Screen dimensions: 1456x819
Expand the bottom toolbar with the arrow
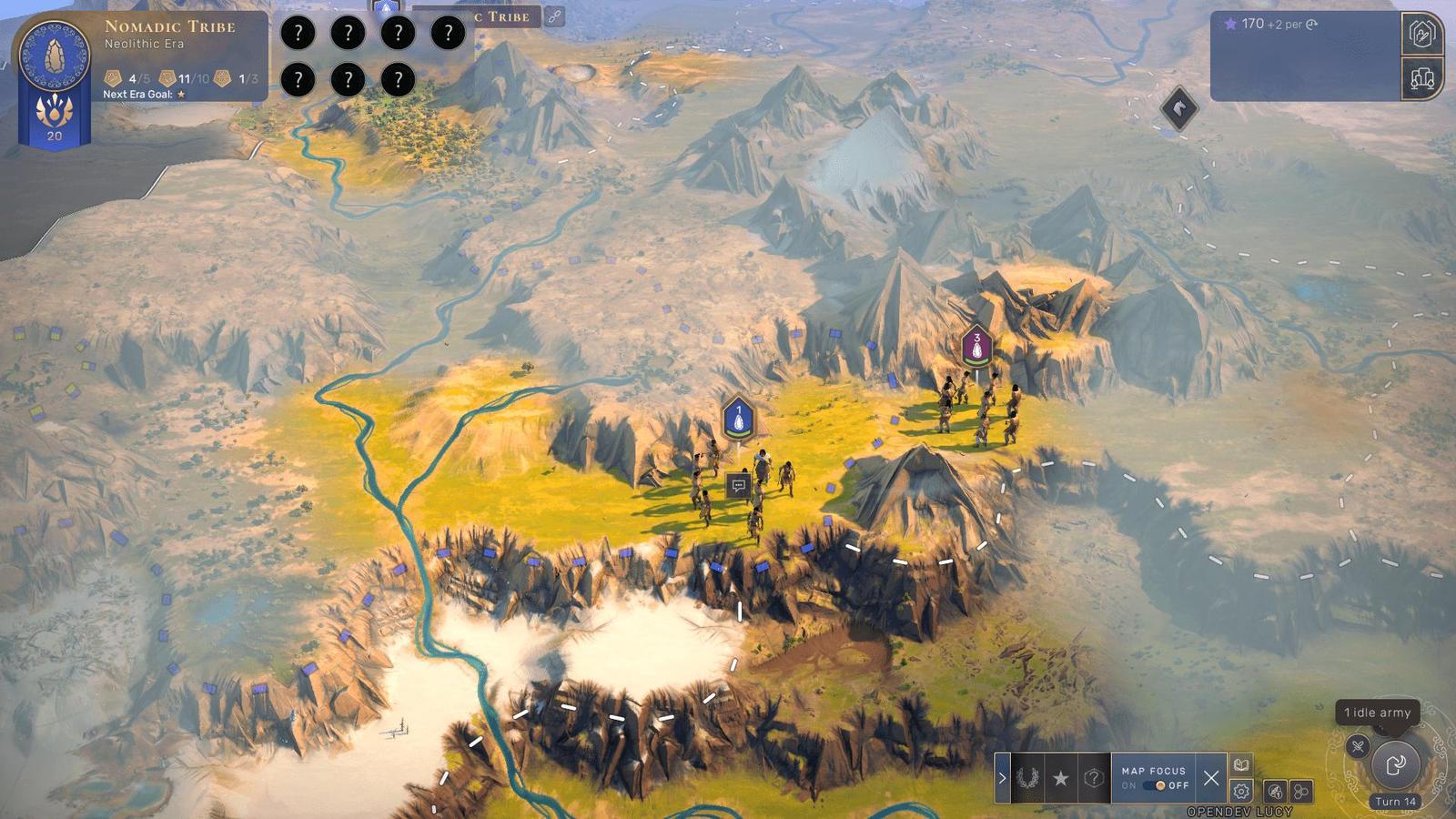coord(1002,778)
